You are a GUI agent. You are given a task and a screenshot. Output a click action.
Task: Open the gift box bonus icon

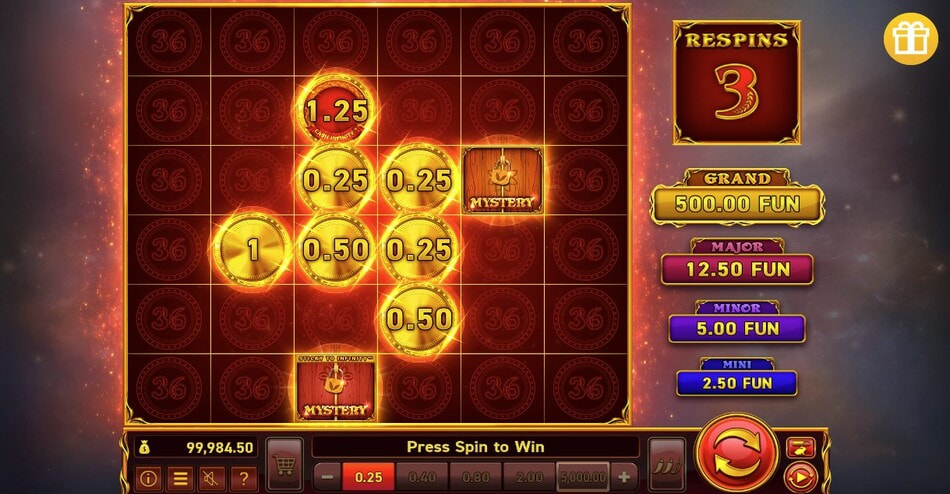[x=910, y=36]
